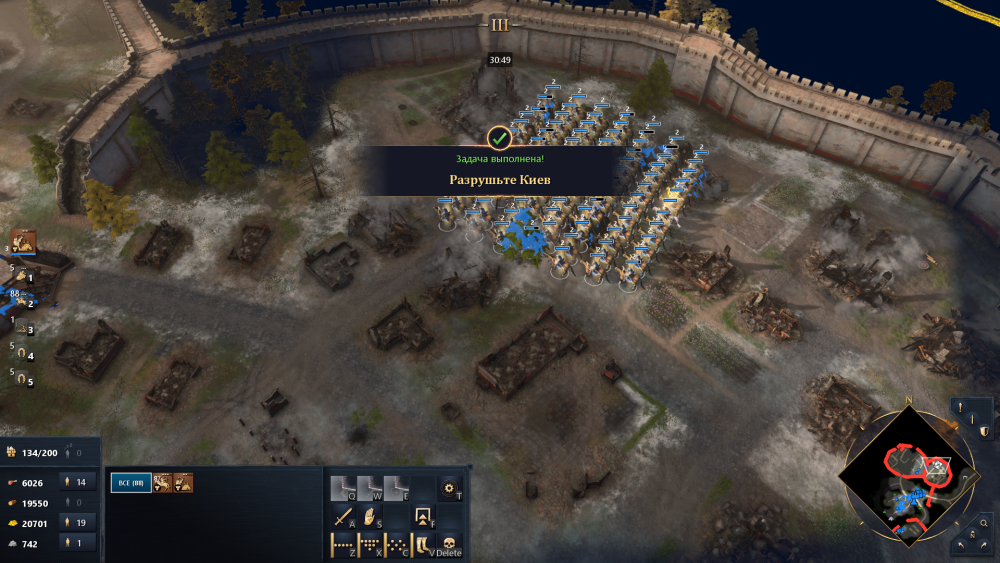Select the wedge formation button

[370, 546]
